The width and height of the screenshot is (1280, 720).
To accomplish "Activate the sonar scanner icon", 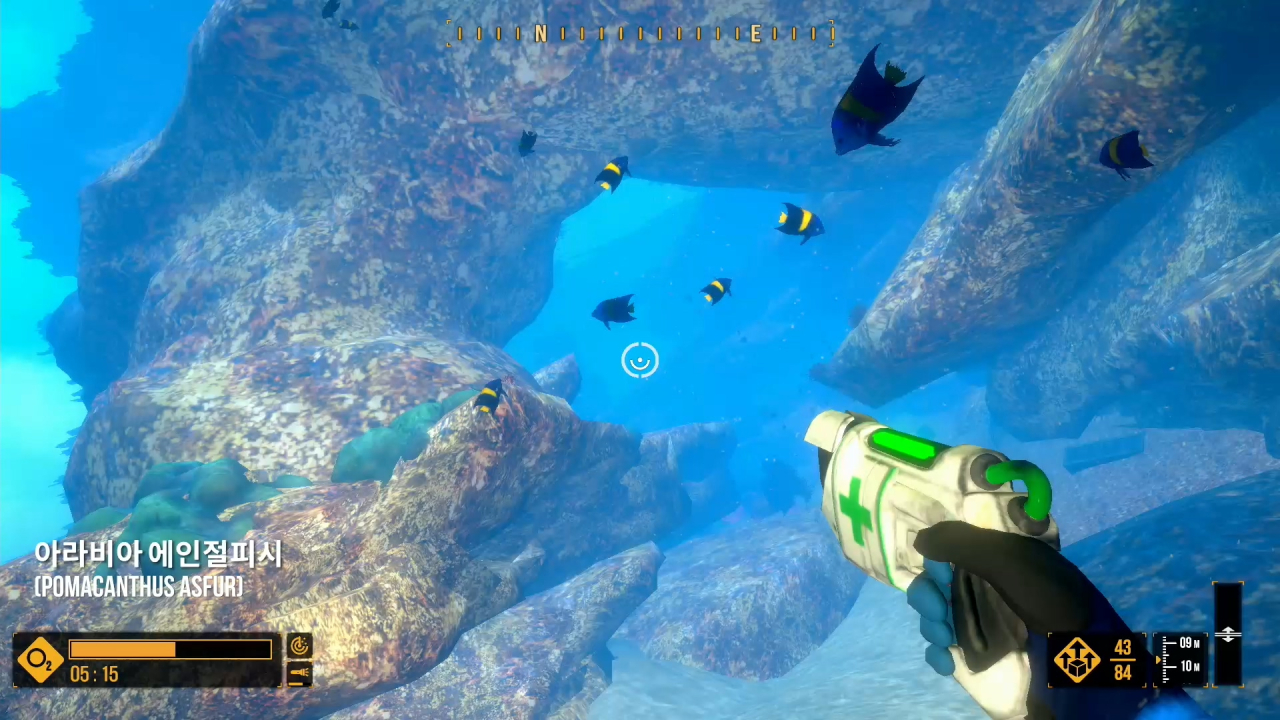I will pyautogui.click(x=299, y=646).
